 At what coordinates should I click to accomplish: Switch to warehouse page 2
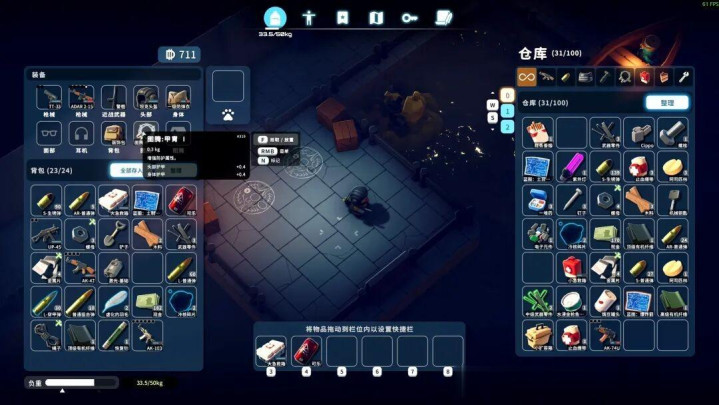tap(507, 127)
